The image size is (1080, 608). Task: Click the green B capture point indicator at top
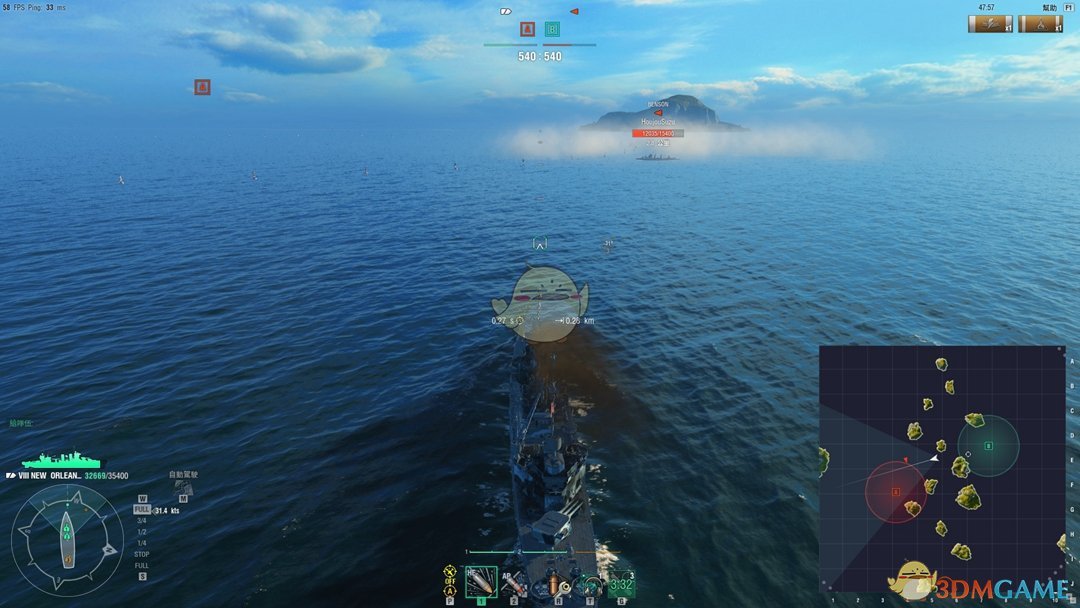click(x=552, y=29)
